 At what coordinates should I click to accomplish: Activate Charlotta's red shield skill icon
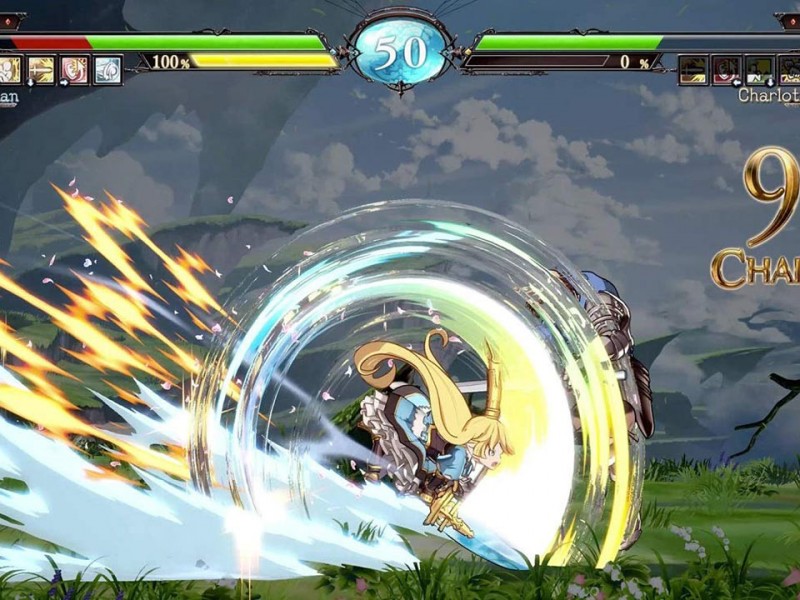[726, 70]
